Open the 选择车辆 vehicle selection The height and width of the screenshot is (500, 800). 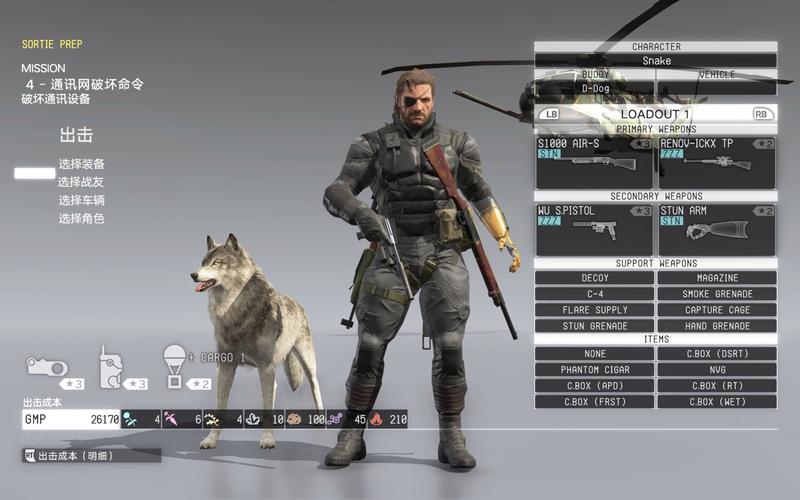pyautogui.click(x=81, y=200)
